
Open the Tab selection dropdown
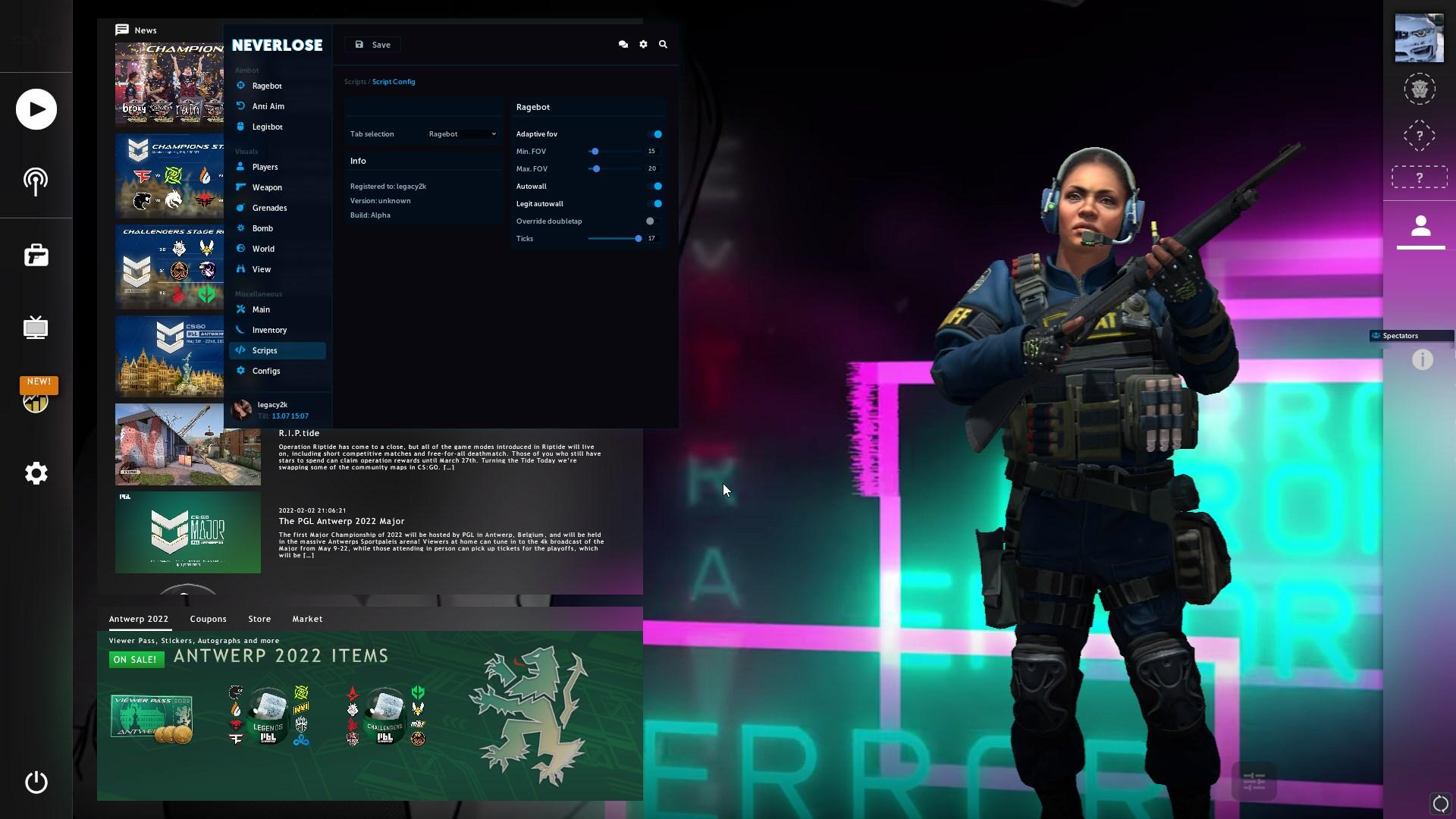(460, 133)
